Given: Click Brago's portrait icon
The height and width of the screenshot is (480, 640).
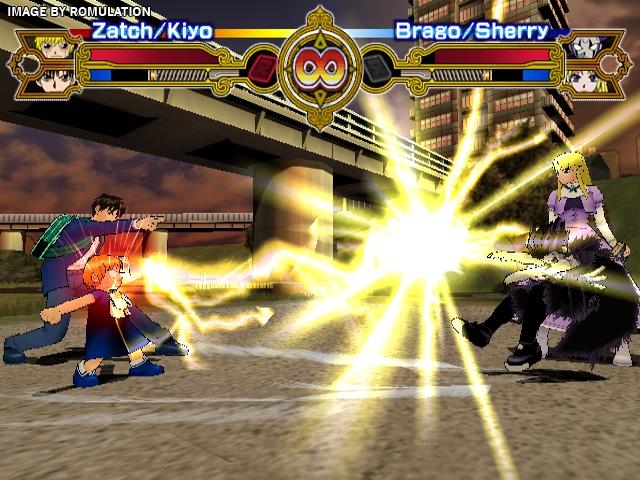Looking at the screenshot, I should pyautogui.click(x=583, y=46).
